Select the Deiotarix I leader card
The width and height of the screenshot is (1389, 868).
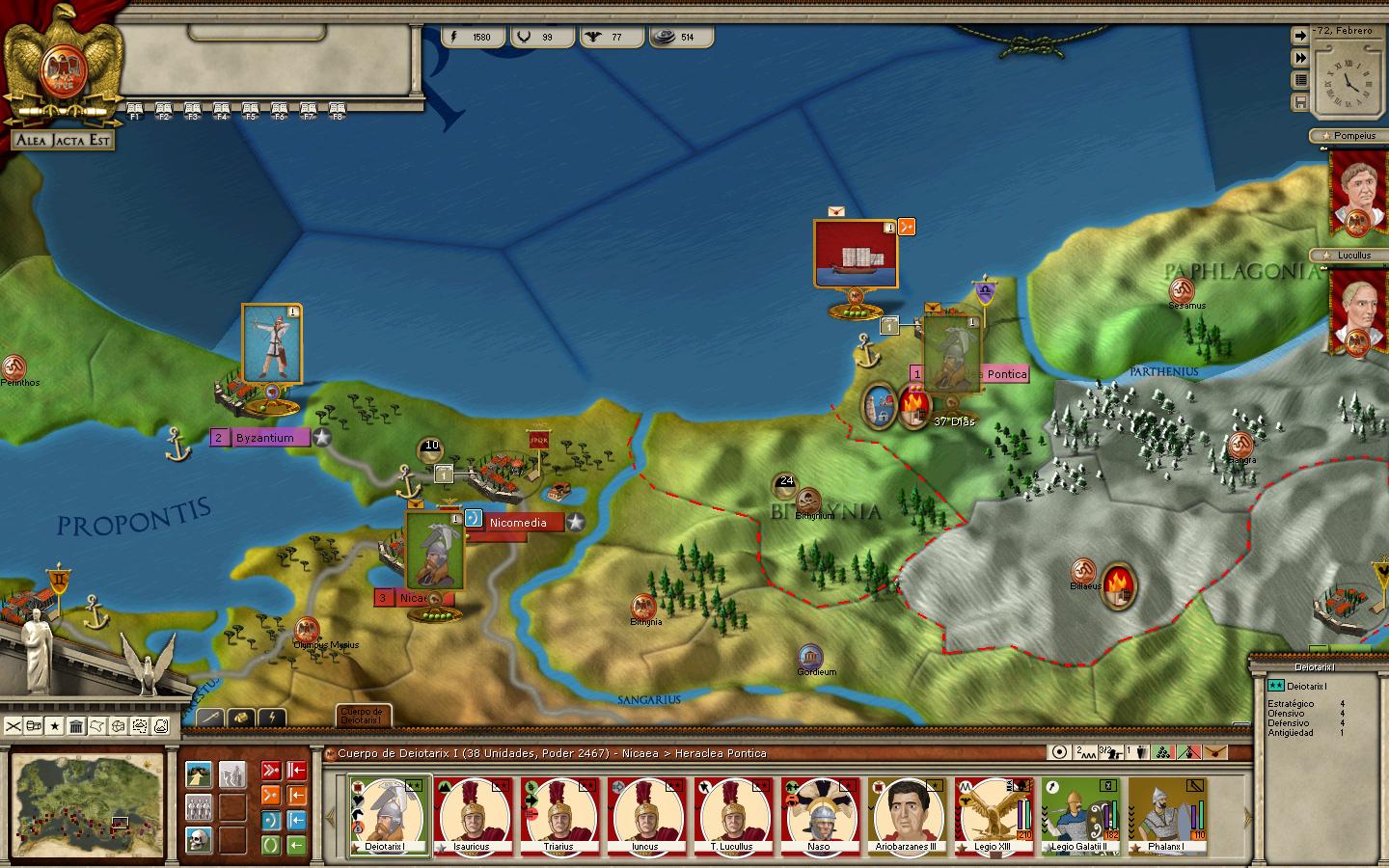pyautogui.click(x=387, y=815)
